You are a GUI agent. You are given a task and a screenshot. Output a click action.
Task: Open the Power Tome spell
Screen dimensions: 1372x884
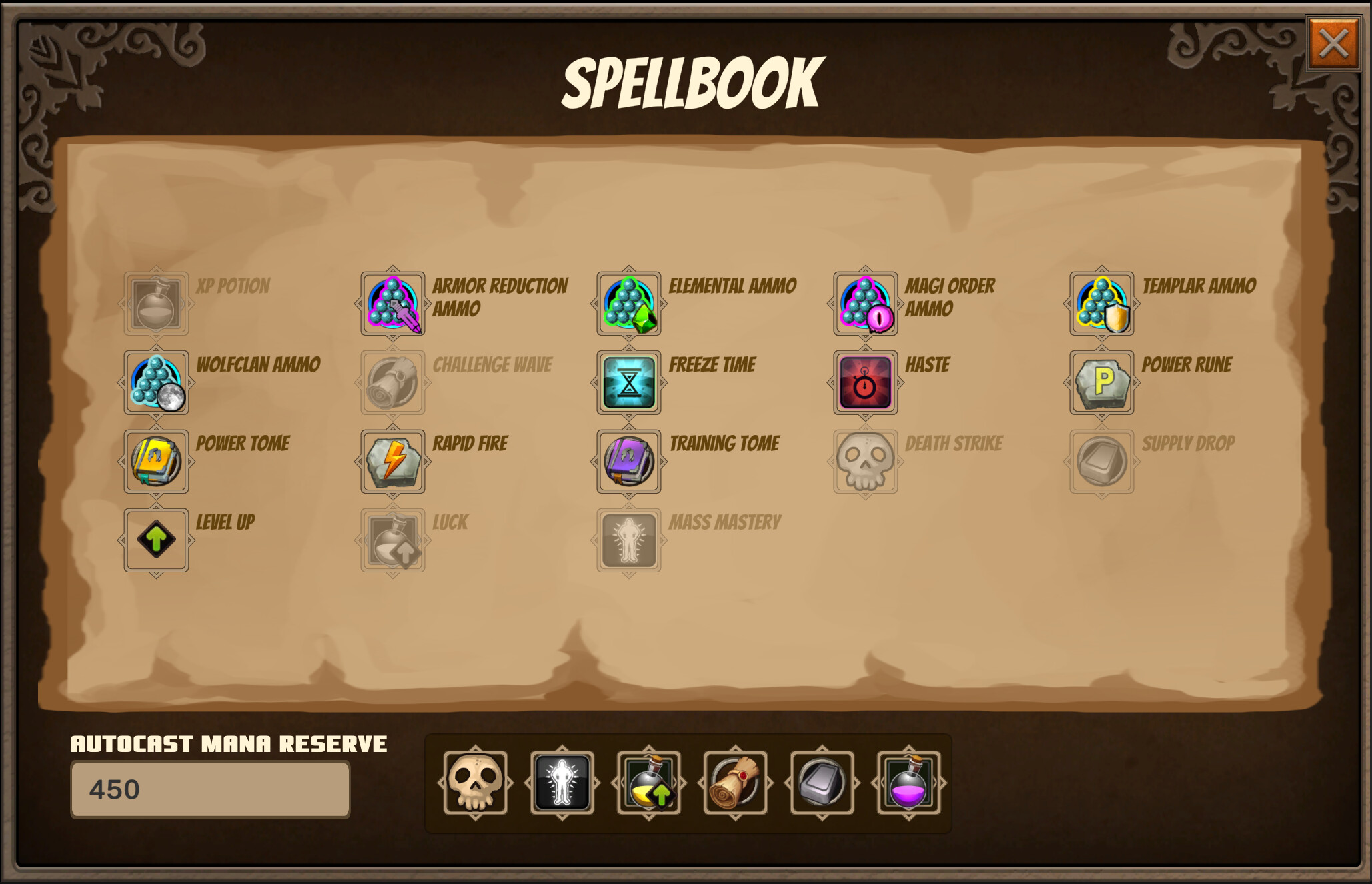point(156,462)
